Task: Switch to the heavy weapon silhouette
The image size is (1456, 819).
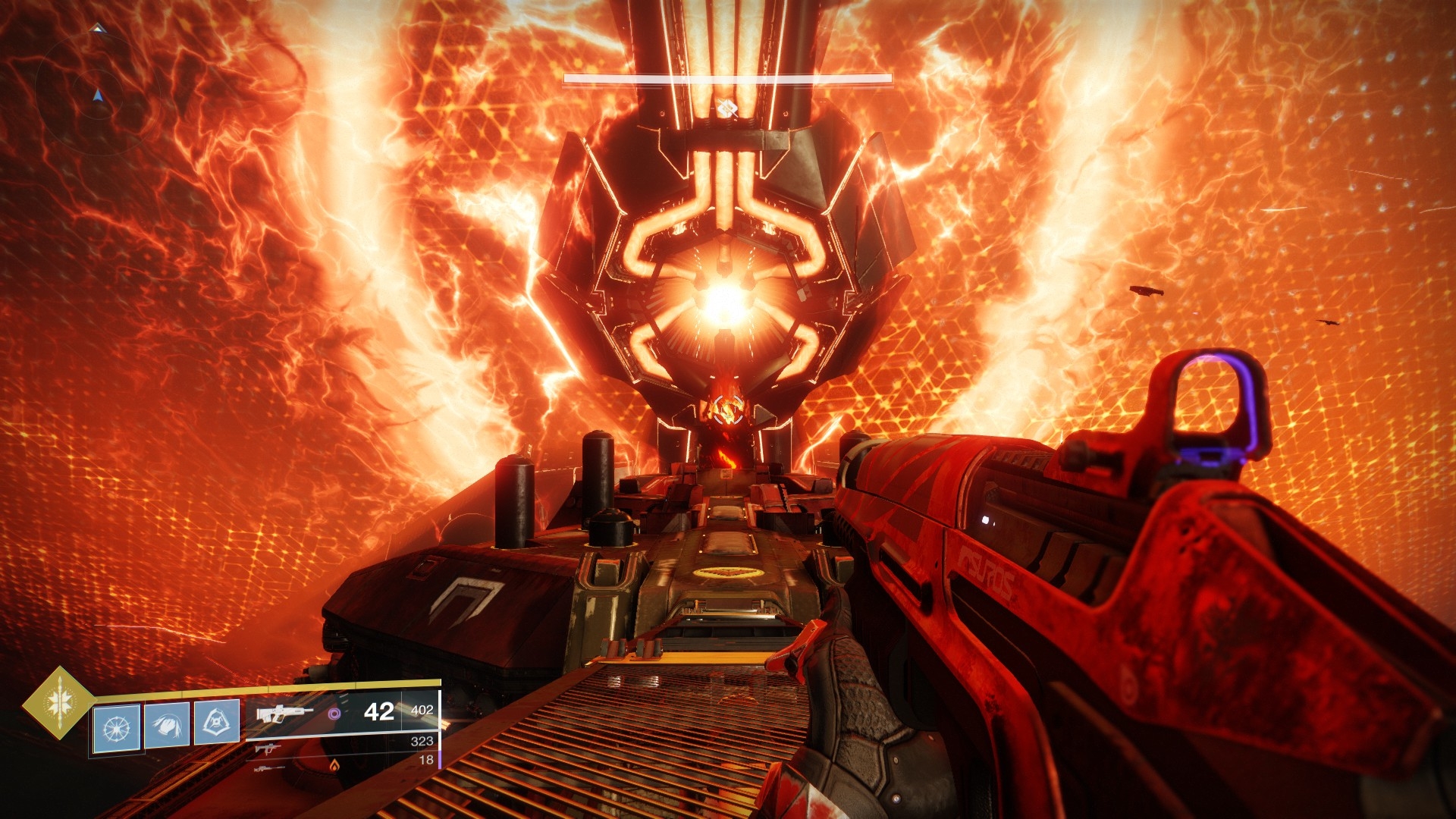Action: tap(269, 768)
